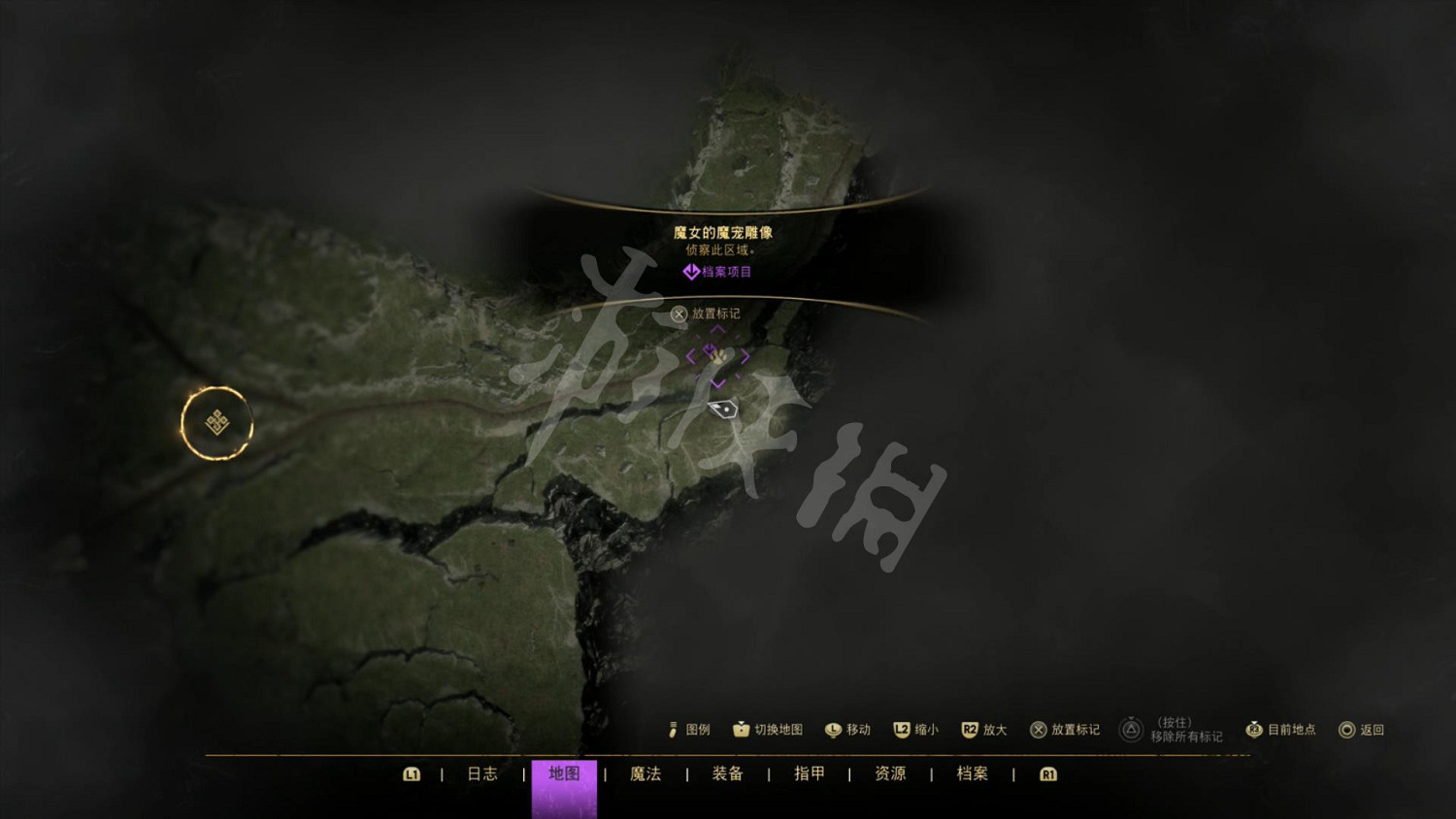Toggle the X prompt under the tooltip
The height and width of the screenshot is (819, 1456).
click(679, 313)
